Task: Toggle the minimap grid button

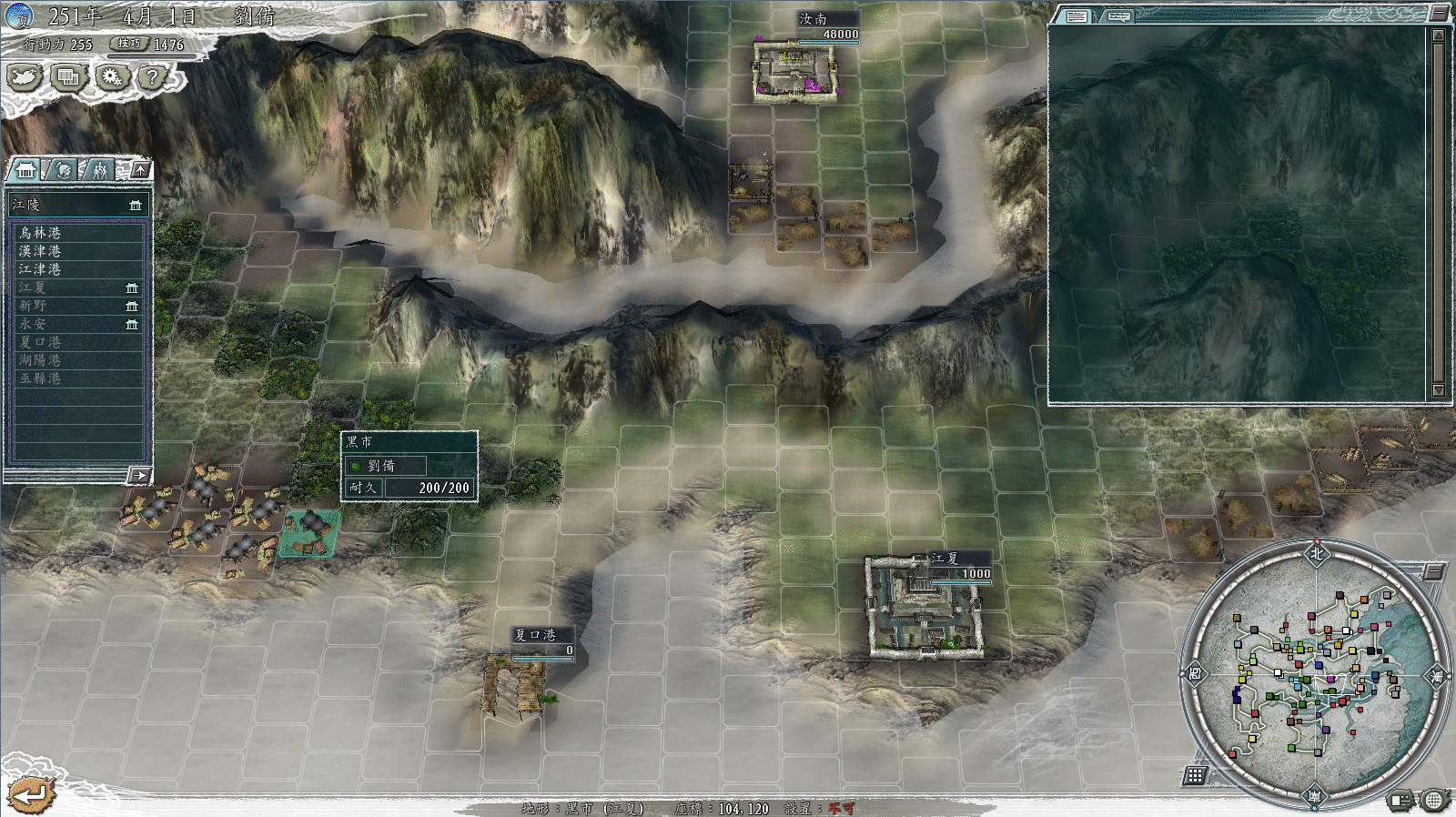Action: [x=1195, y=775]
